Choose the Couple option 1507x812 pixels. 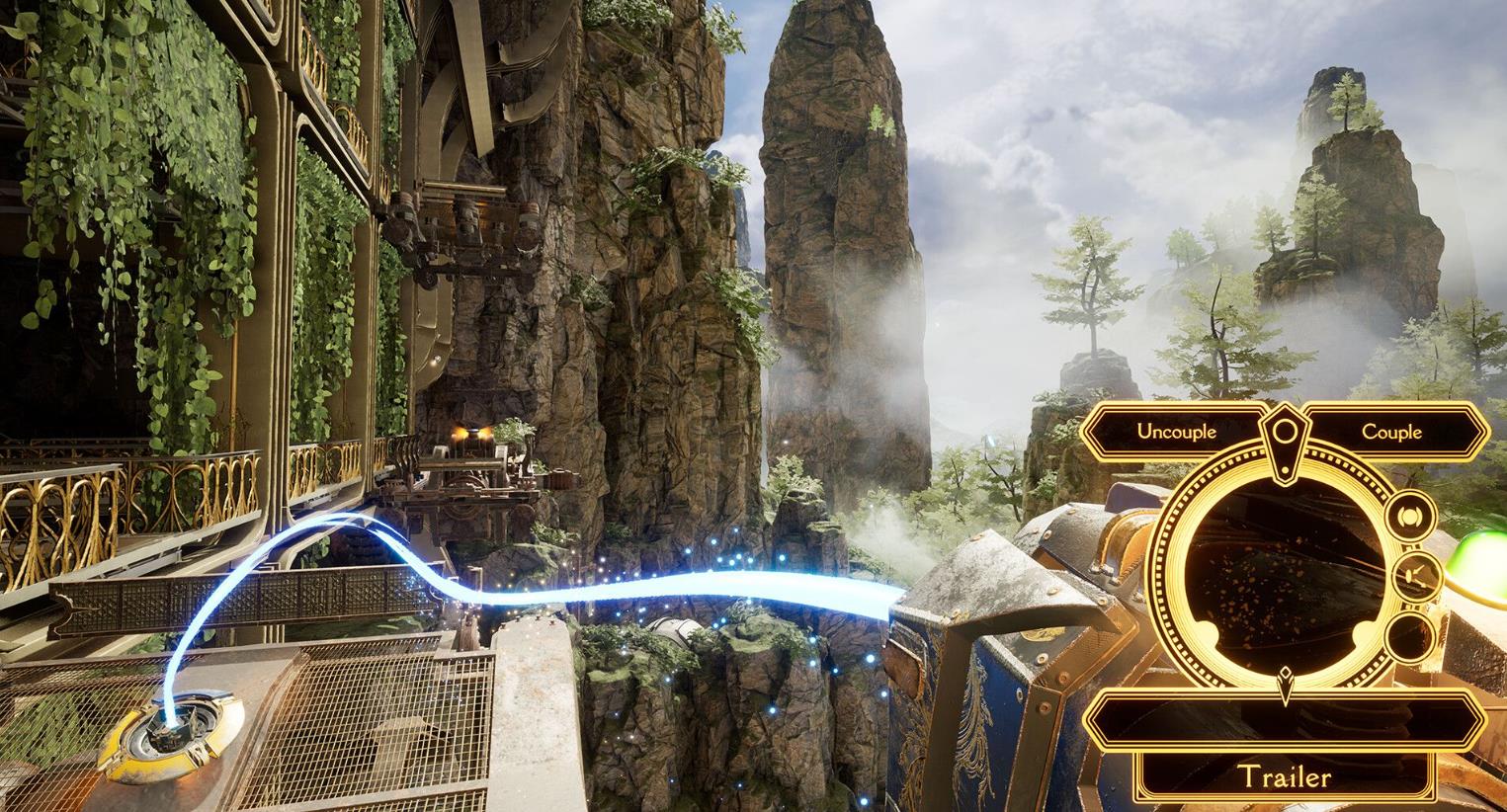1391,432
